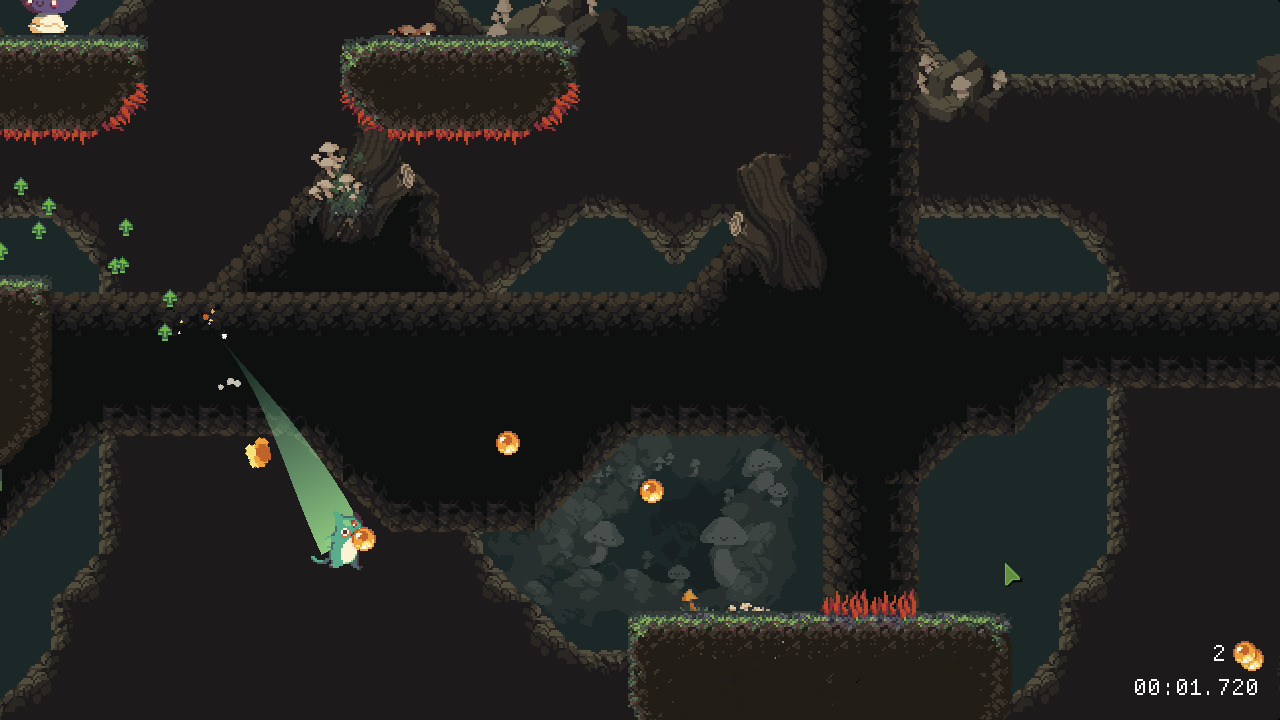Select the glowing orb near the cave center
The width and height of the screenshot is (1280, 720).
pos(652,493)
